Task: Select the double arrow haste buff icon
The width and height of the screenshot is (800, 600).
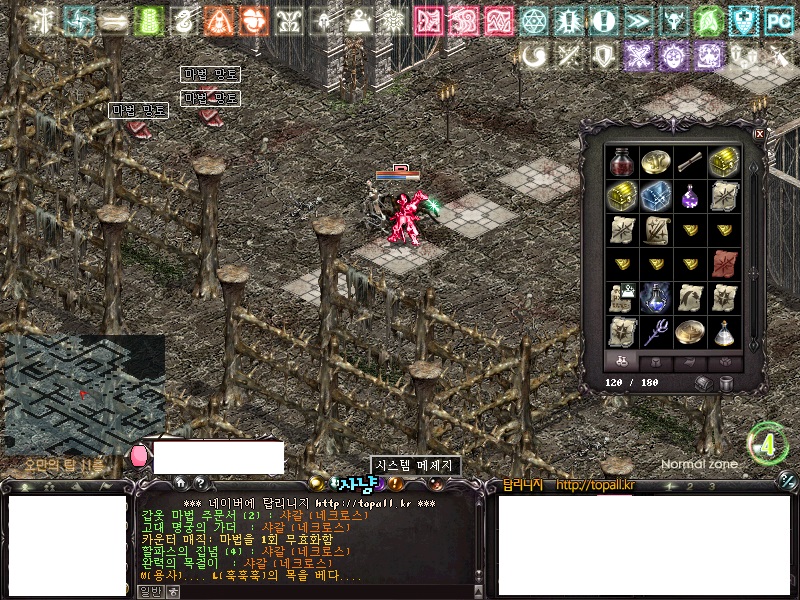Action: 636,20
